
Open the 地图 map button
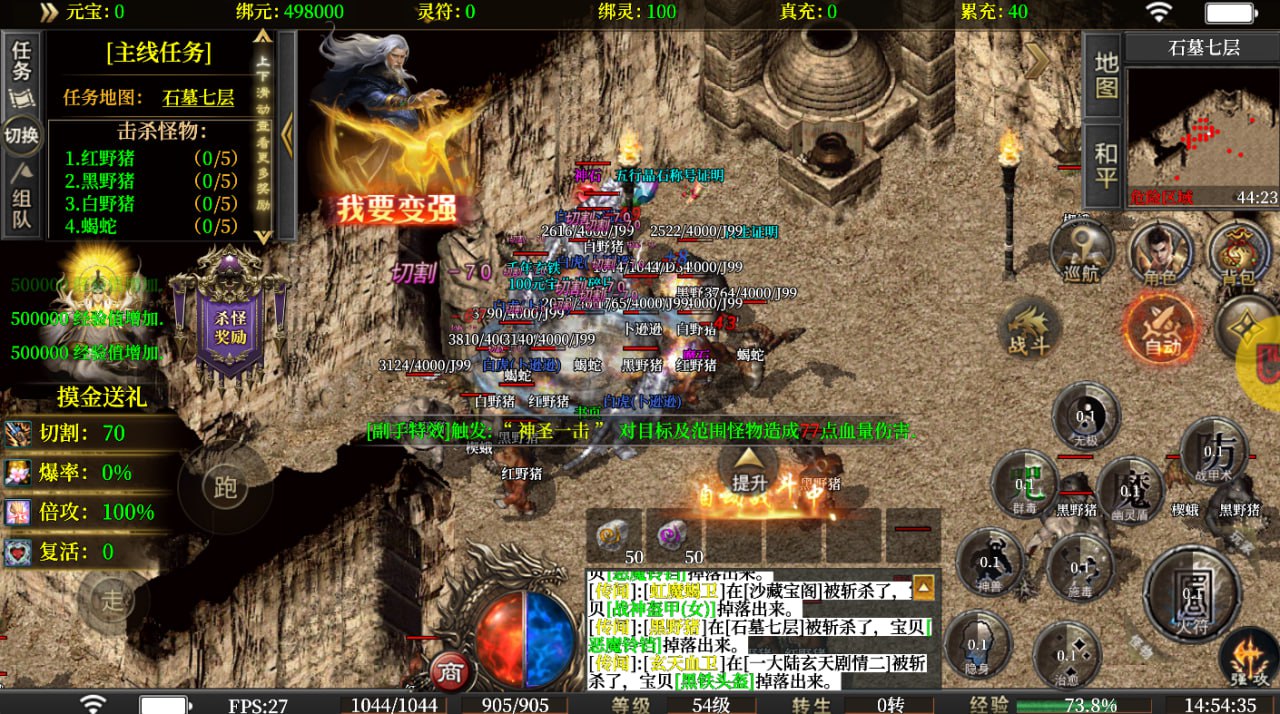(1105, 74)
